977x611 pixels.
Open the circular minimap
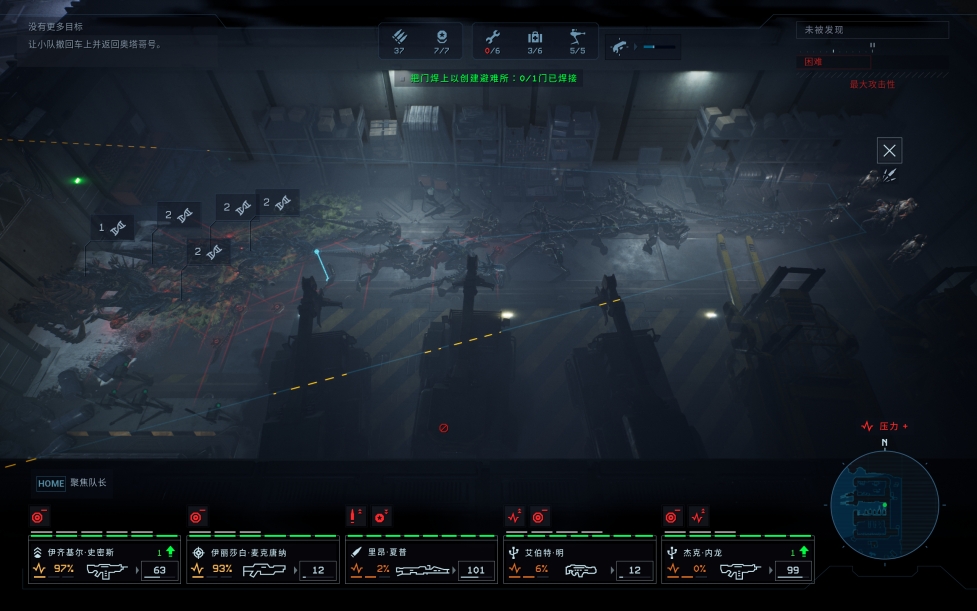[x=884, y=504]
